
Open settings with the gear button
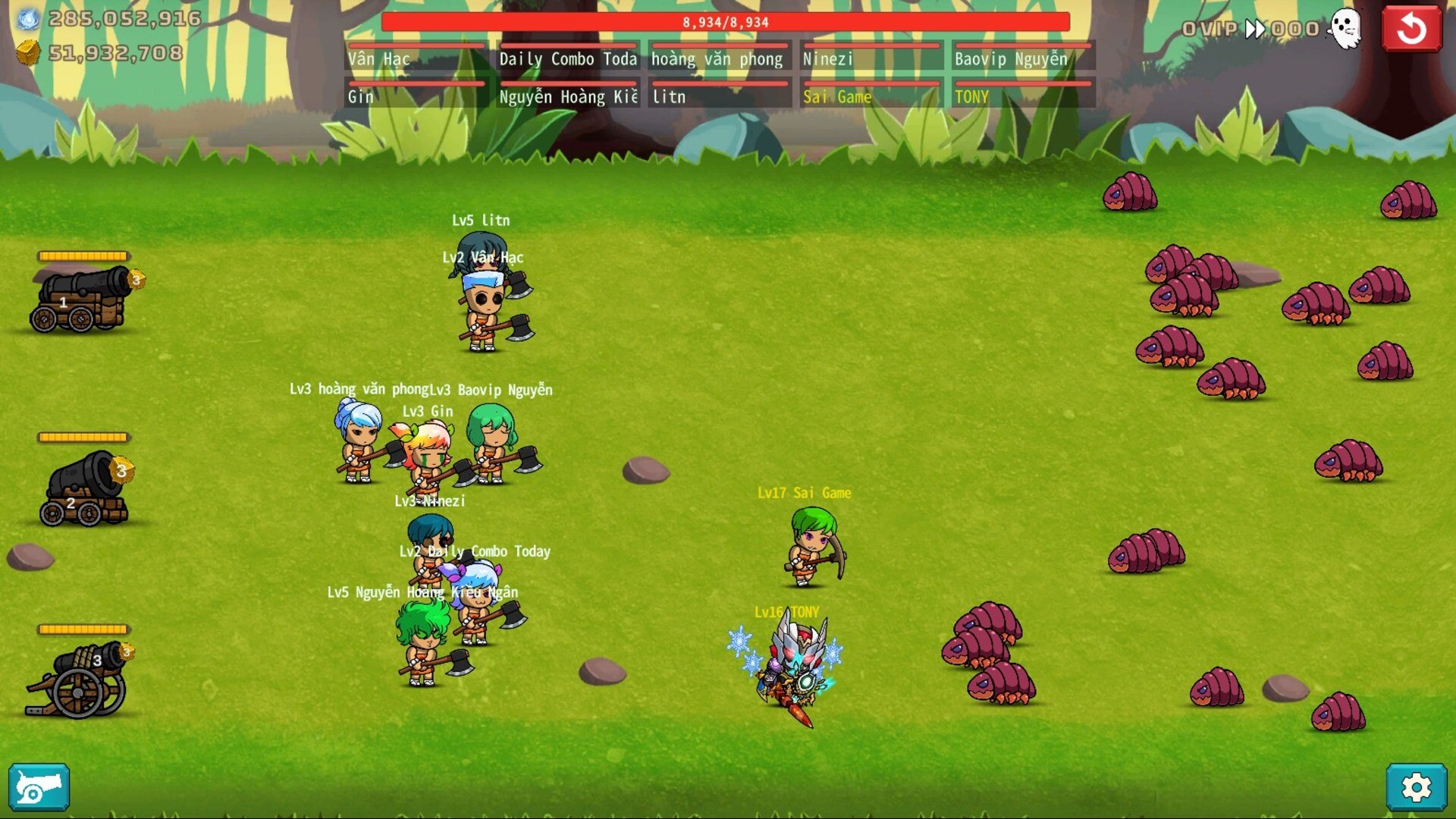[x=1416, y=788]
